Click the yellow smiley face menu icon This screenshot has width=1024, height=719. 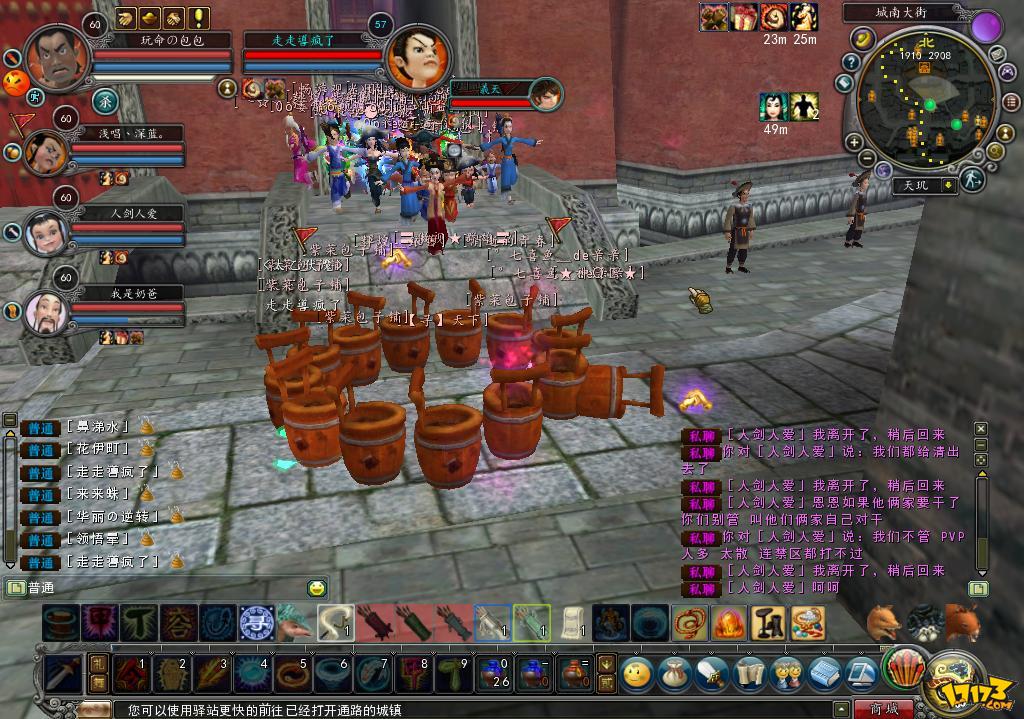coord(636,672)
